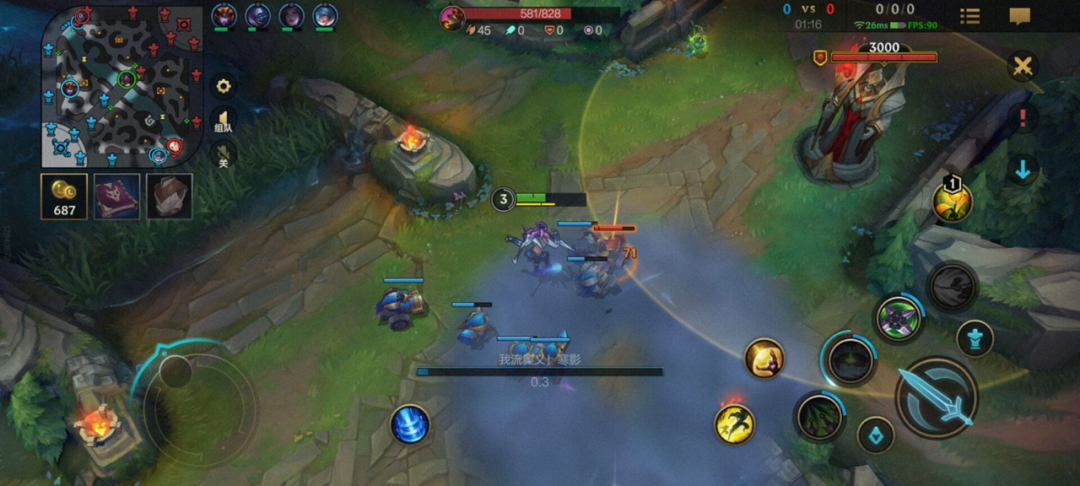
Task: Buy the recommended purple spellbook item
Action: click(x=117, y=196)
